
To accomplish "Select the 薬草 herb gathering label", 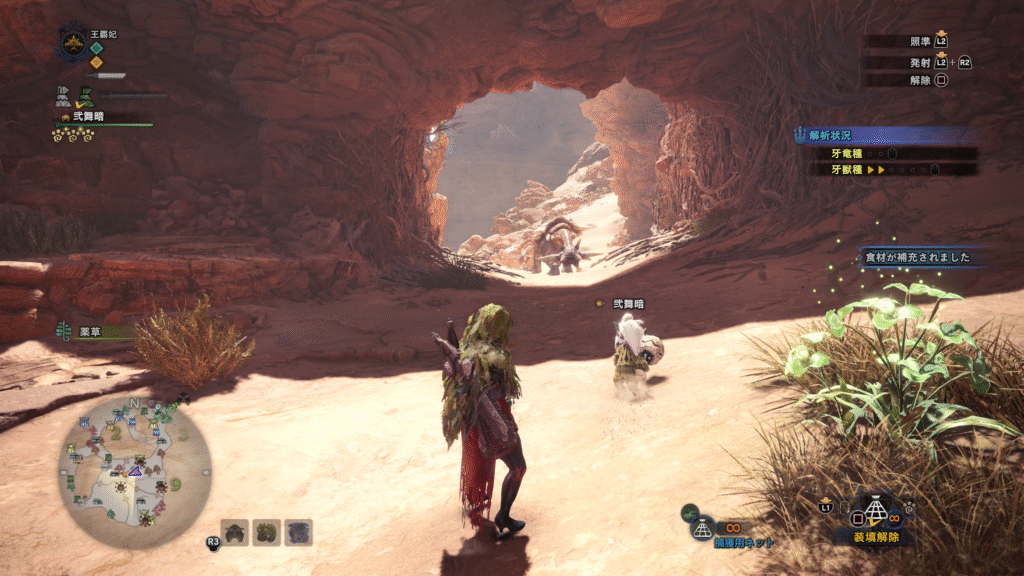I will (90, 331).
